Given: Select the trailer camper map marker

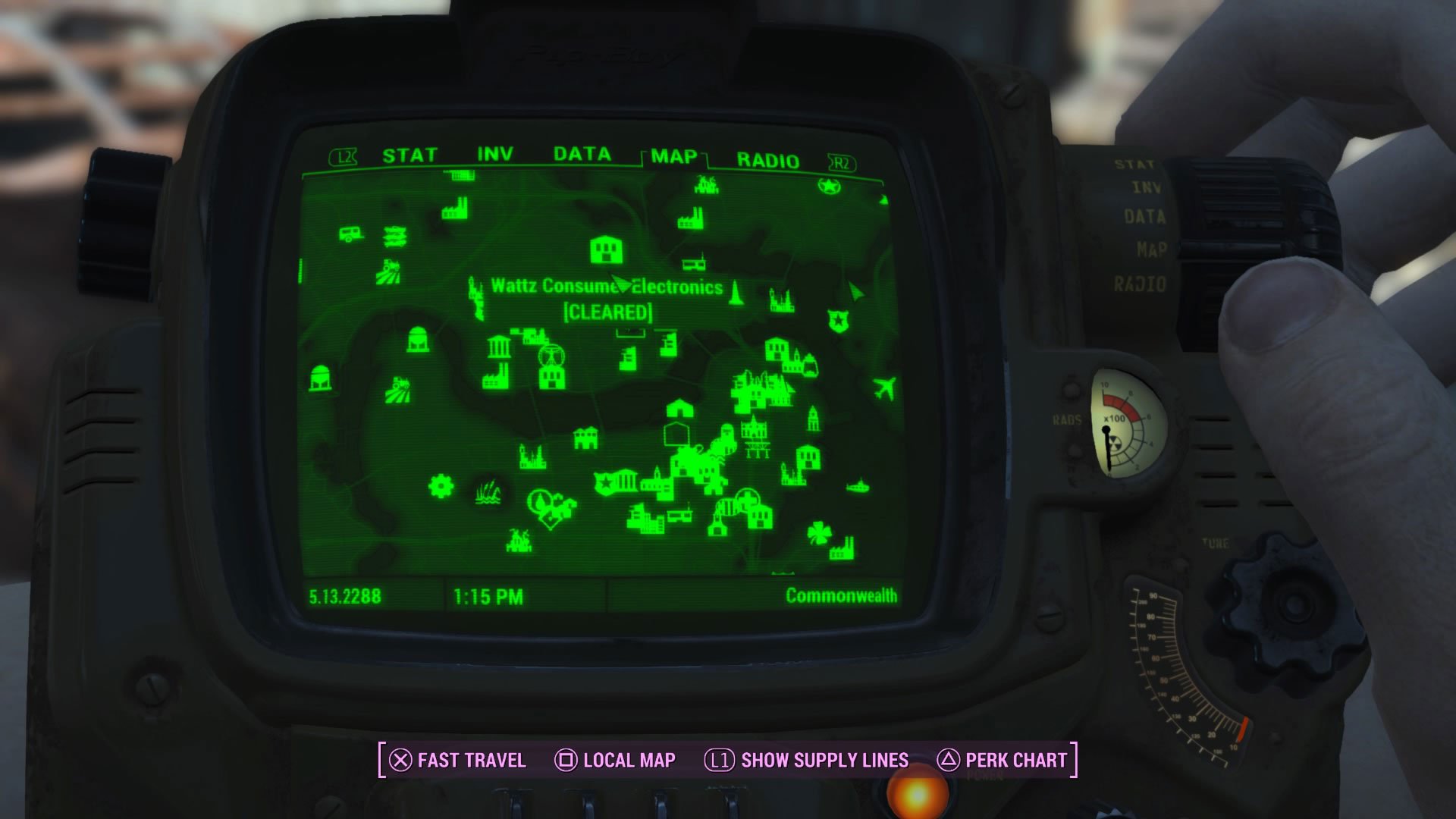Looking at the screenshot, I should tap(350, 234).
